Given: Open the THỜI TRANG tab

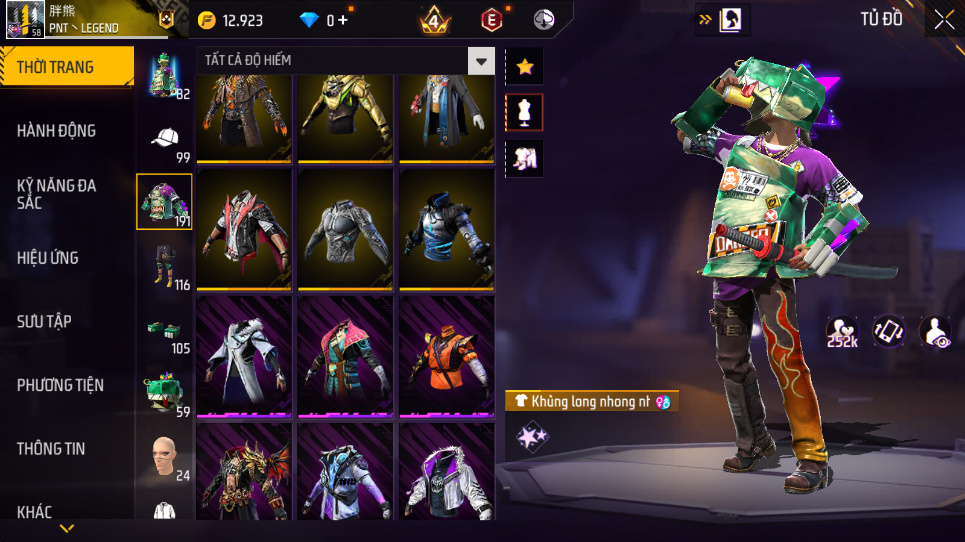Looking at the screenshot, I should (66, 67).
